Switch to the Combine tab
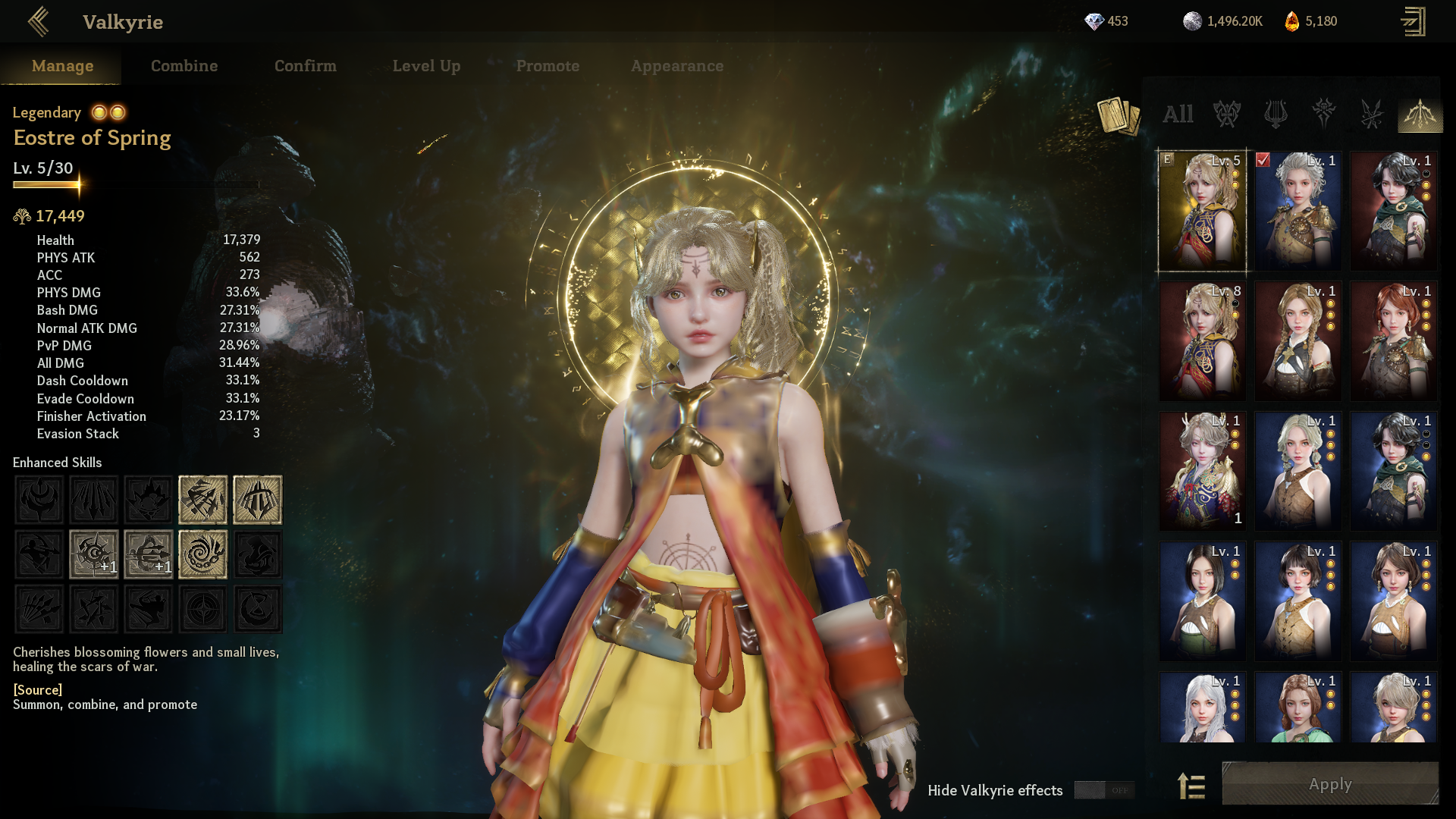Image resolution: width=1456 pixels, height=819 pixels. tap(184, 66)
